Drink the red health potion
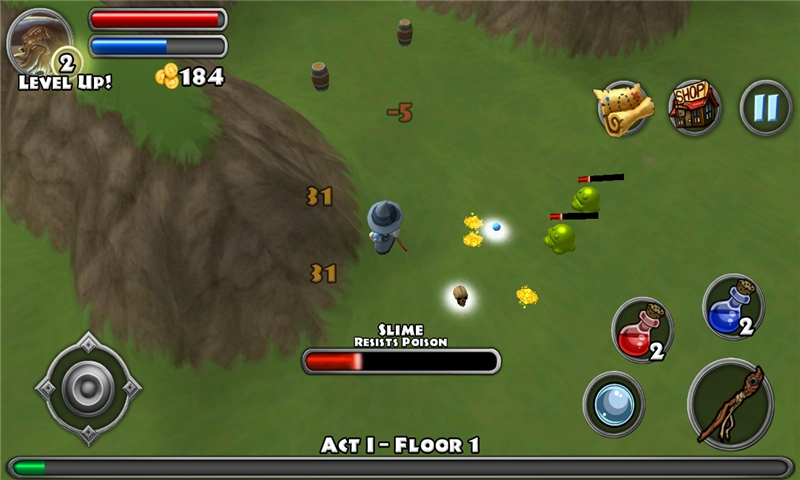 [641, 331]
